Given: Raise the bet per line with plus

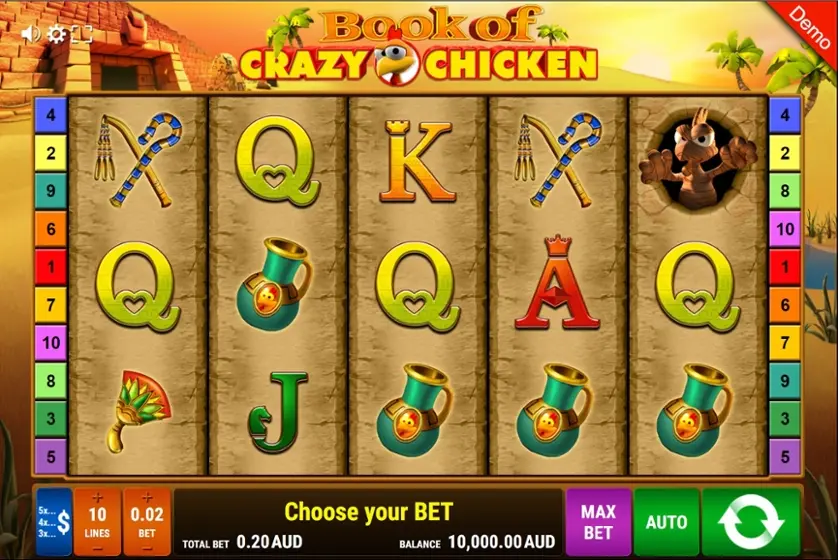Looking at the screenshot, I should pyautogui.click(x=146, y=498).
